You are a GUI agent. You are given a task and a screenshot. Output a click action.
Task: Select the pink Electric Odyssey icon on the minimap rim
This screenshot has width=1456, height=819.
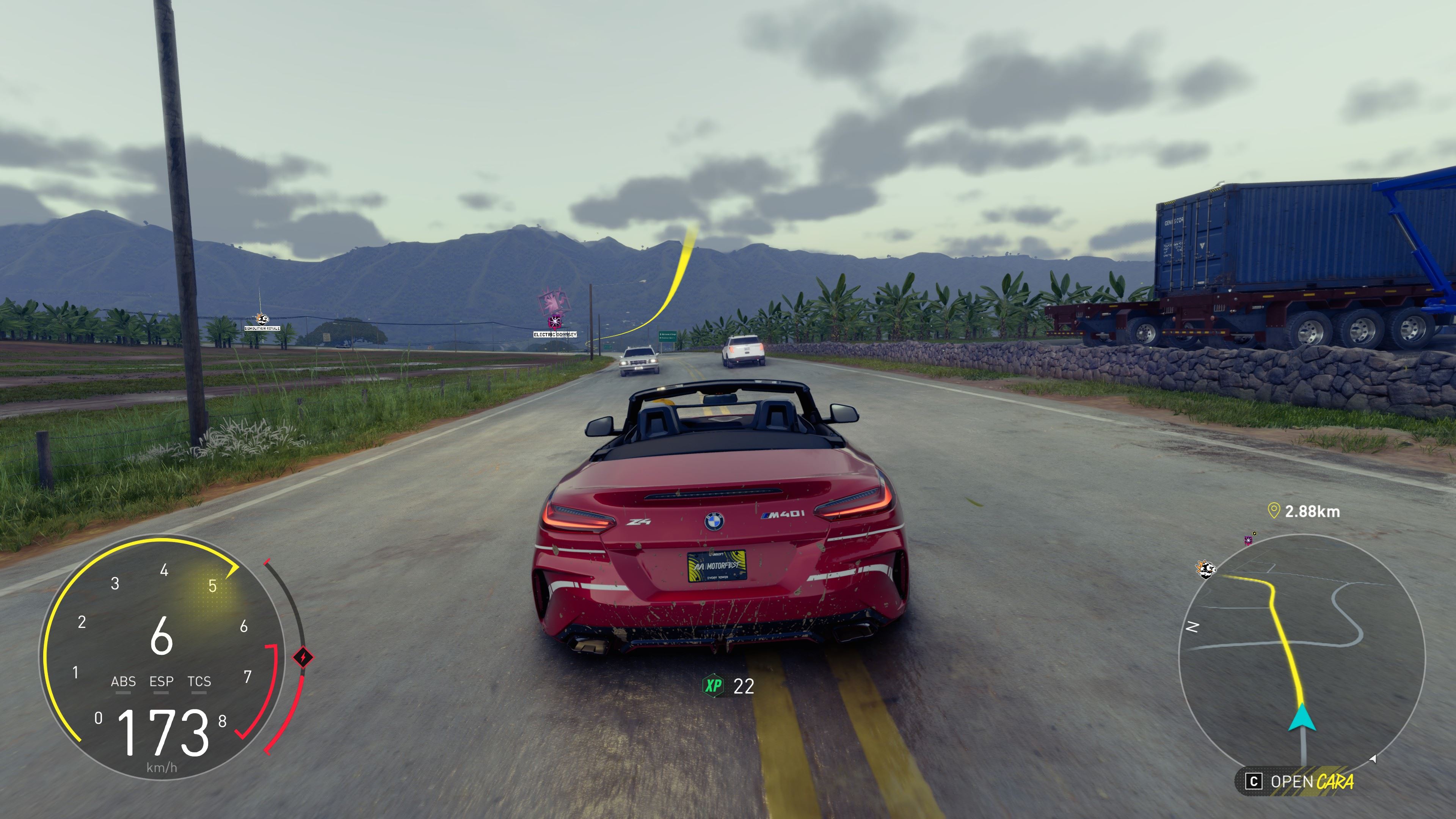[1249, 540]
